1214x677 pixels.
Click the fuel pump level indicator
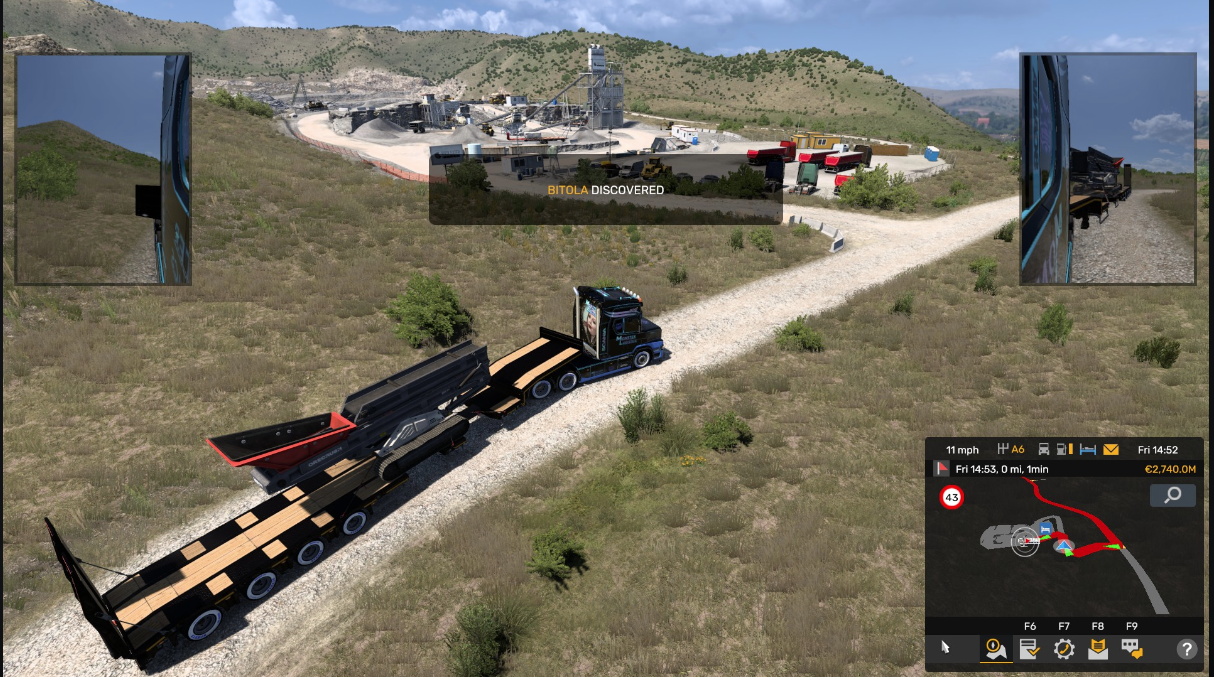pos(1066,450)
